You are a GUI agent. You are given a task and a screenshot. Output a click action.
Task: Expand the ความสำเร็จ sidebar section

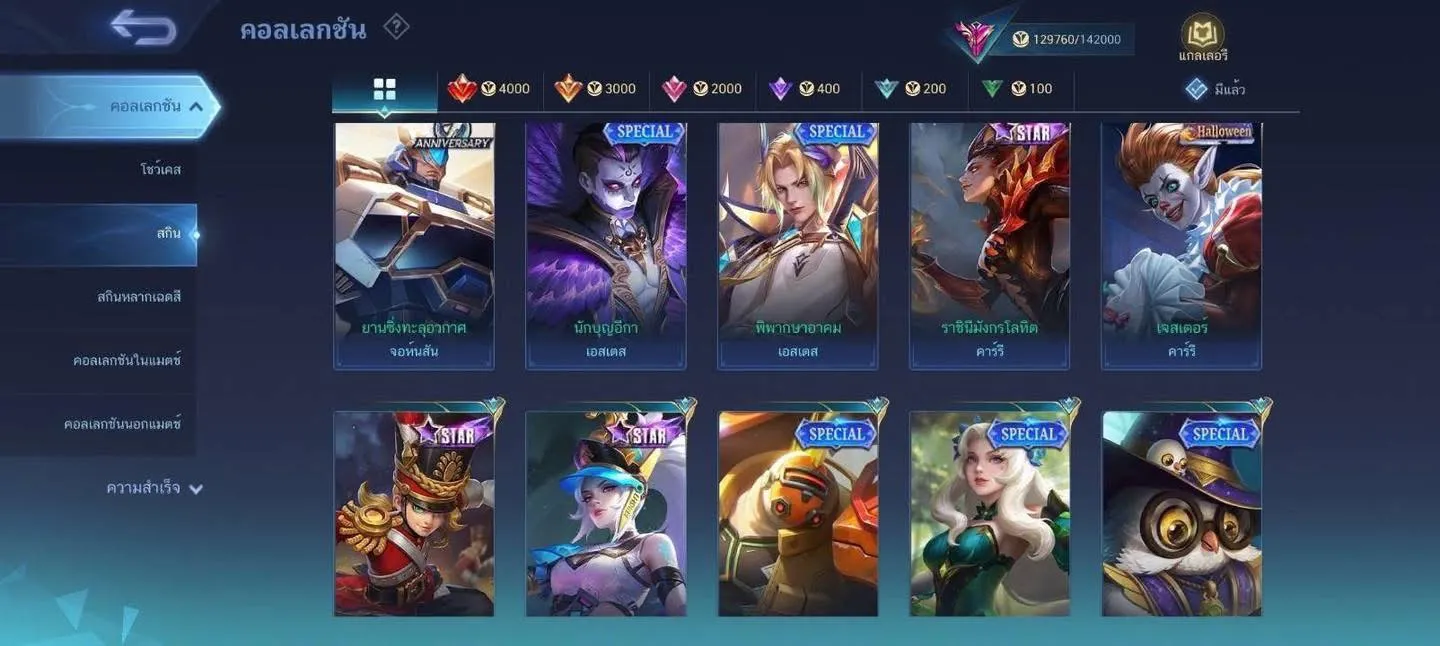coord(154,489)
